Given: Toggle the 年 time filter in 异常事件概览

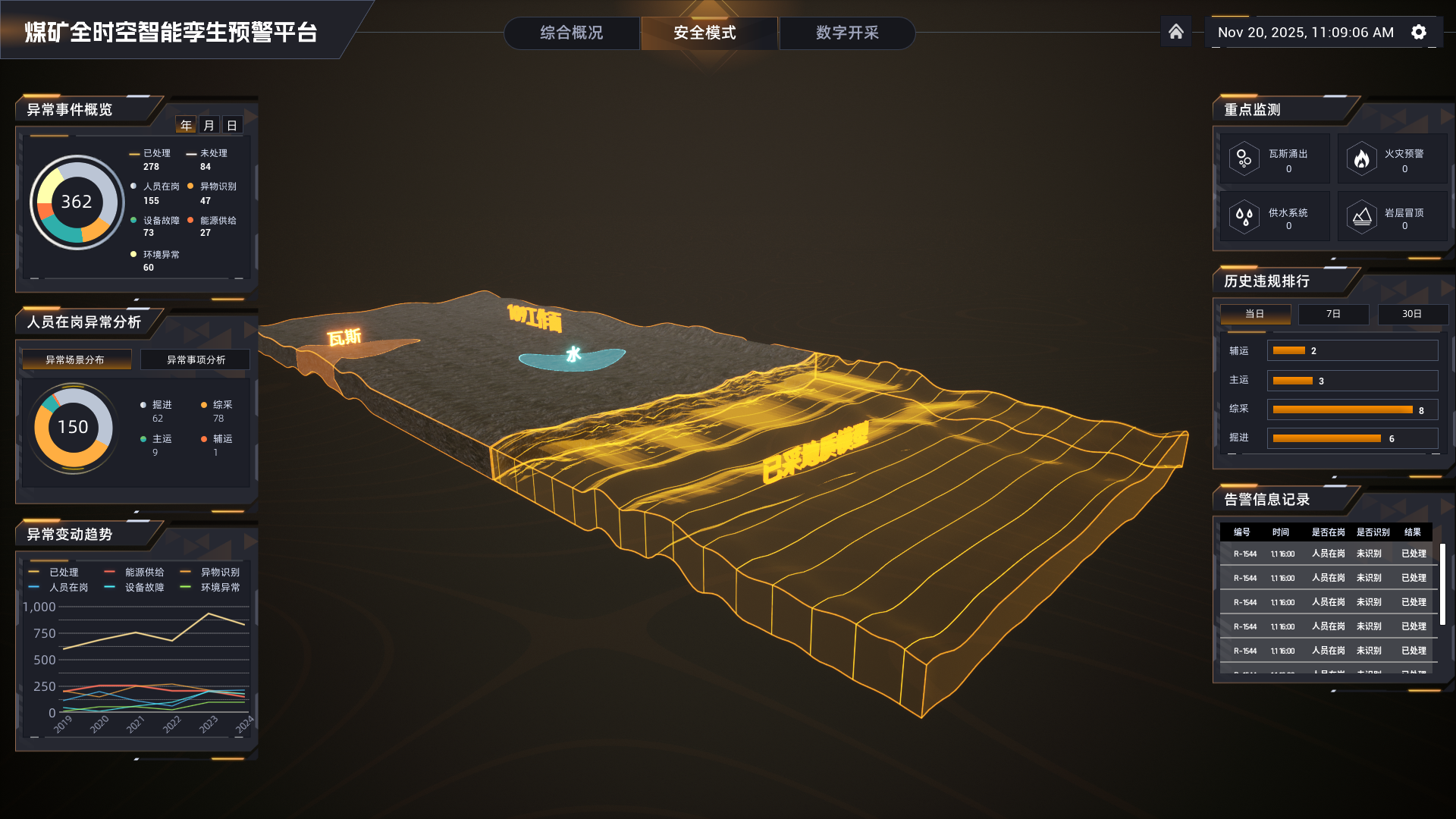Looking at the screenshot, I should (x=186, y=125).
